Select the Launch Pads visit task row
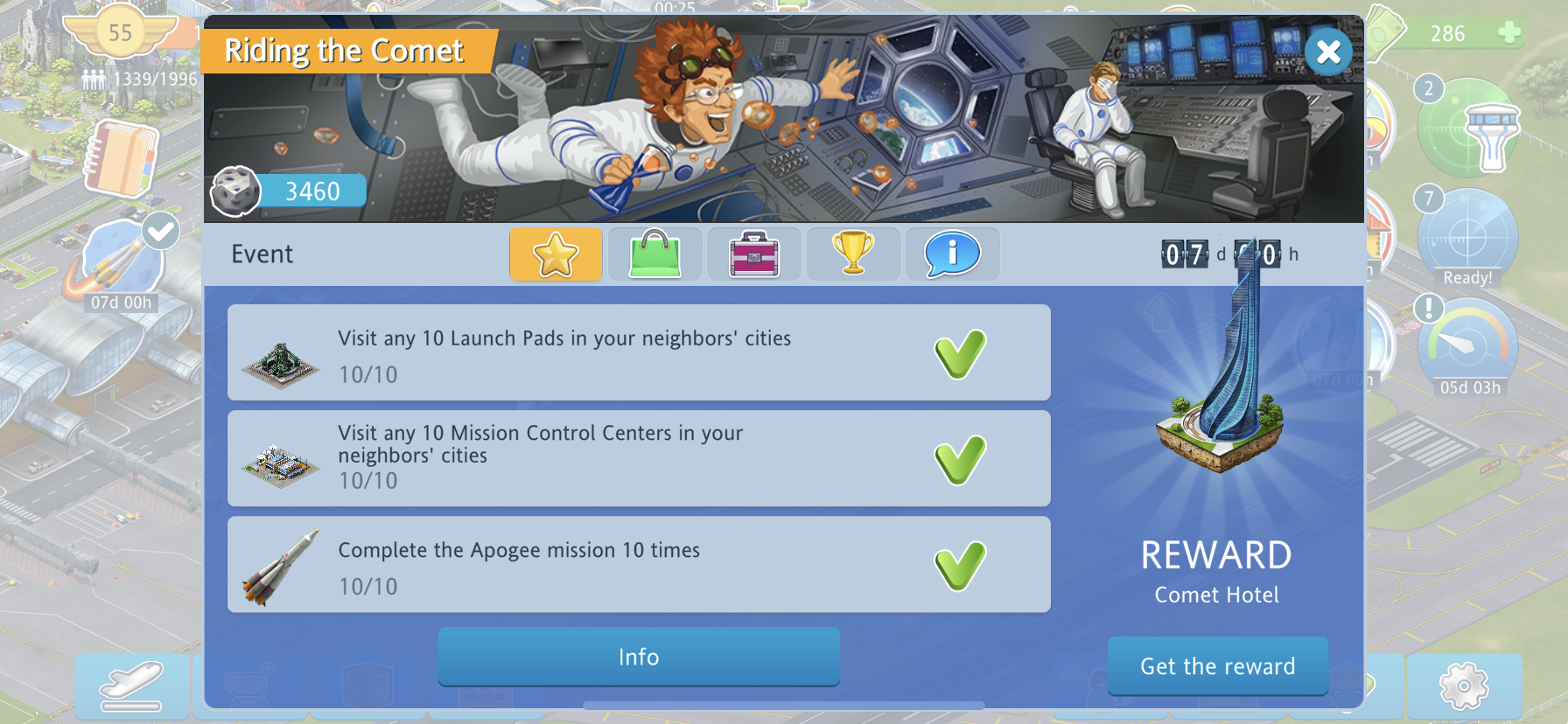This screenshot has height=724, width=1568. point(638,353)
